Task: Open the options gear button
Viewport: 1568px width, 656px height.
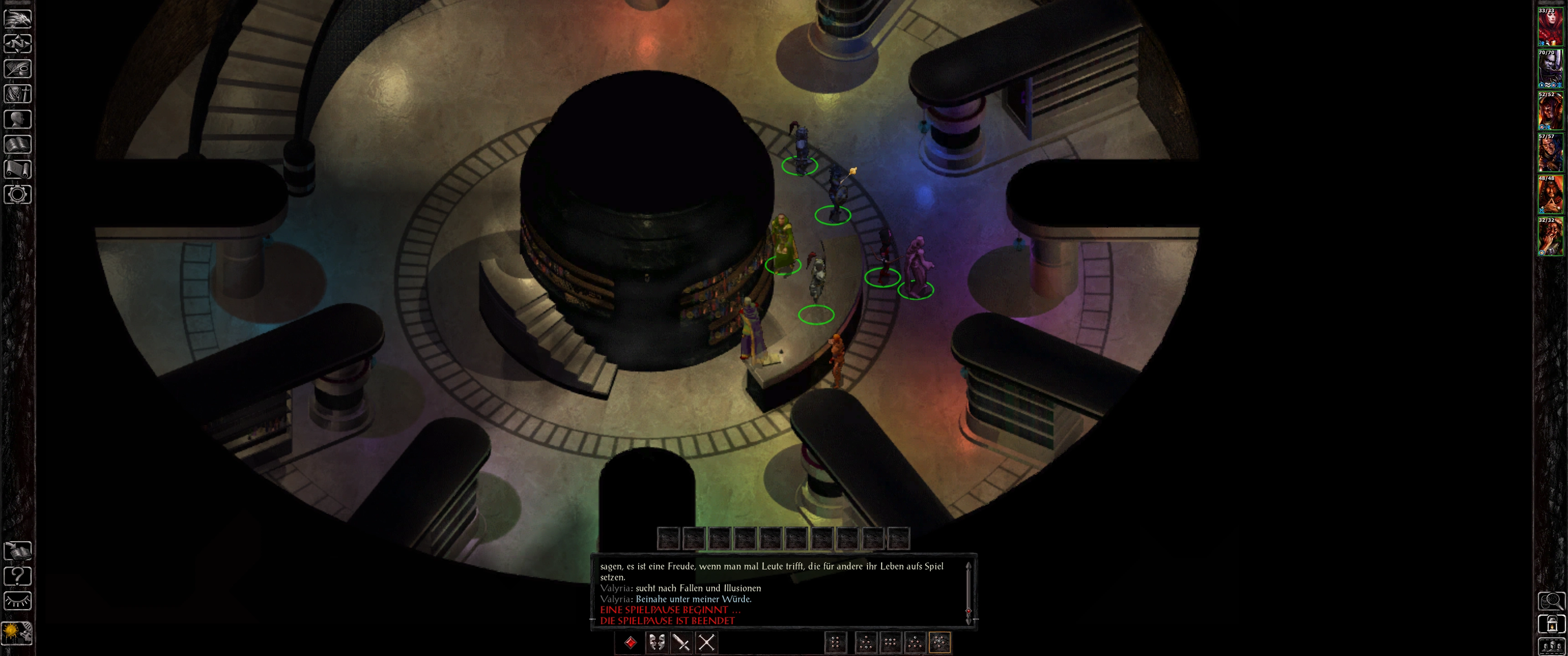Action: point(18,194)
